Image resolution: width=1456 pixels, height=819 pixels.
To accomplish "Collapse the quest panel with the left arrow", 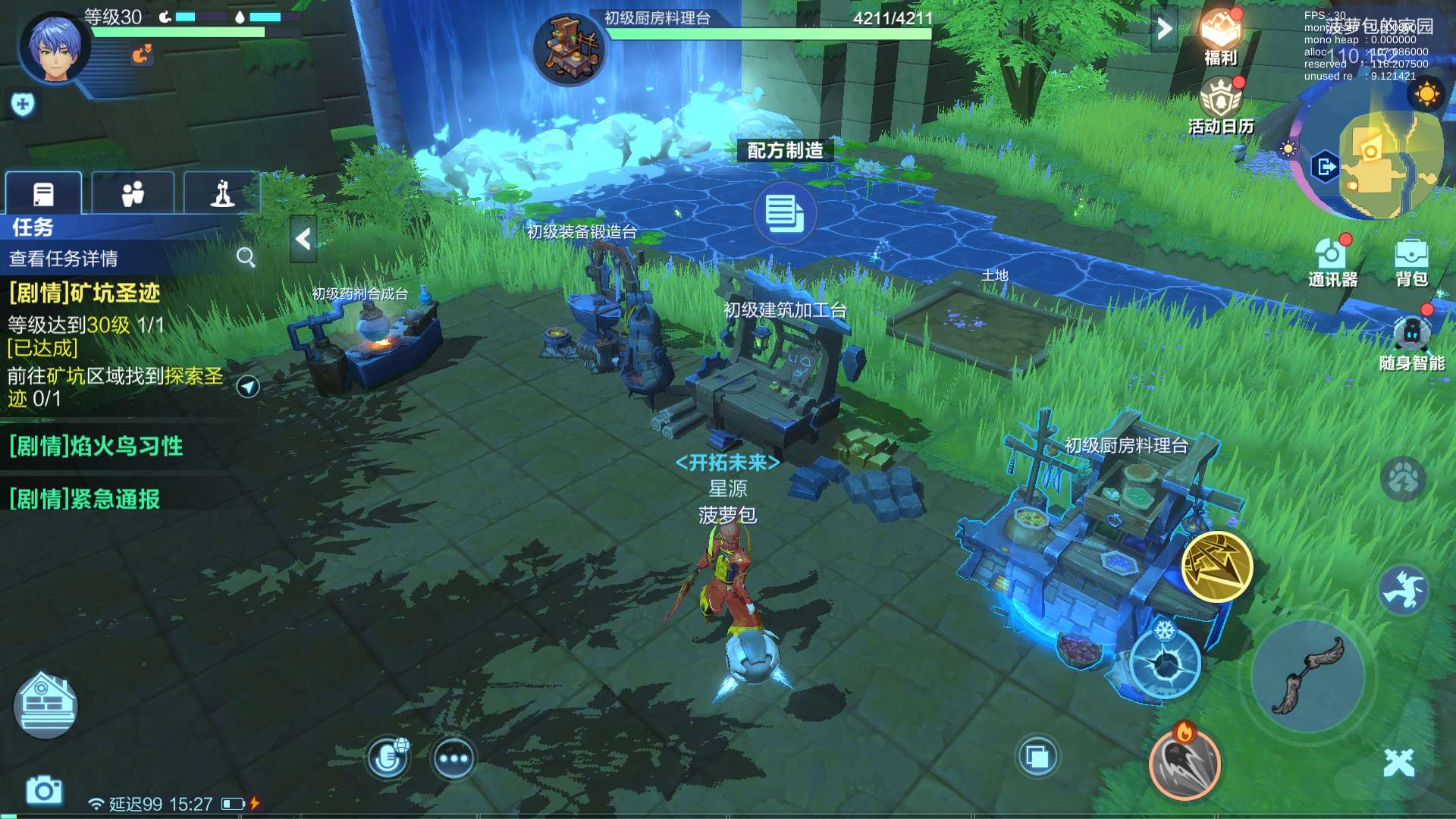I will point(303,239).
